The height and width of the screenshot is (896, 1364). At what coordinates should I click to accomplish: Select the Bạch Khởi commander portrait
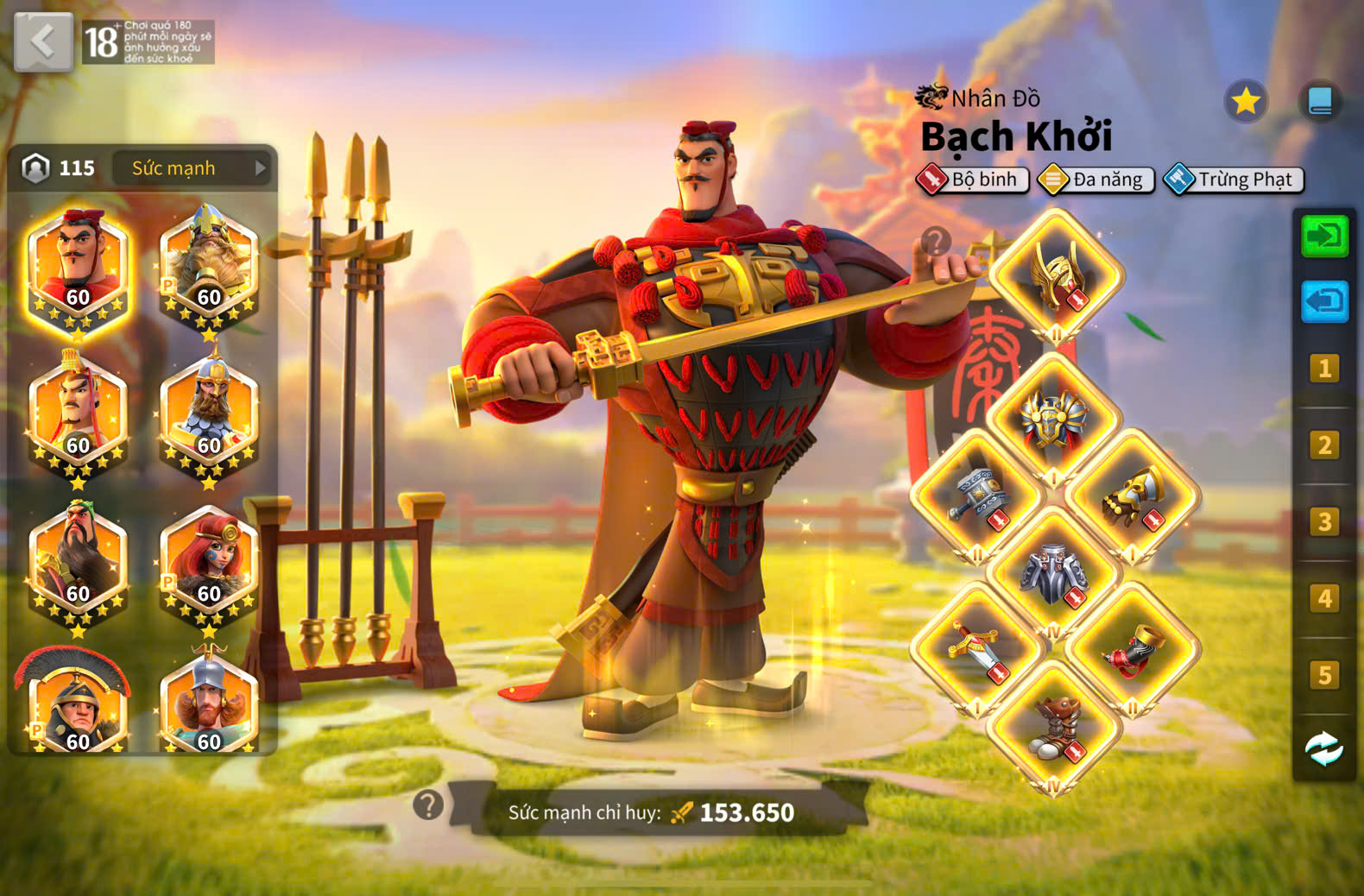78,268
